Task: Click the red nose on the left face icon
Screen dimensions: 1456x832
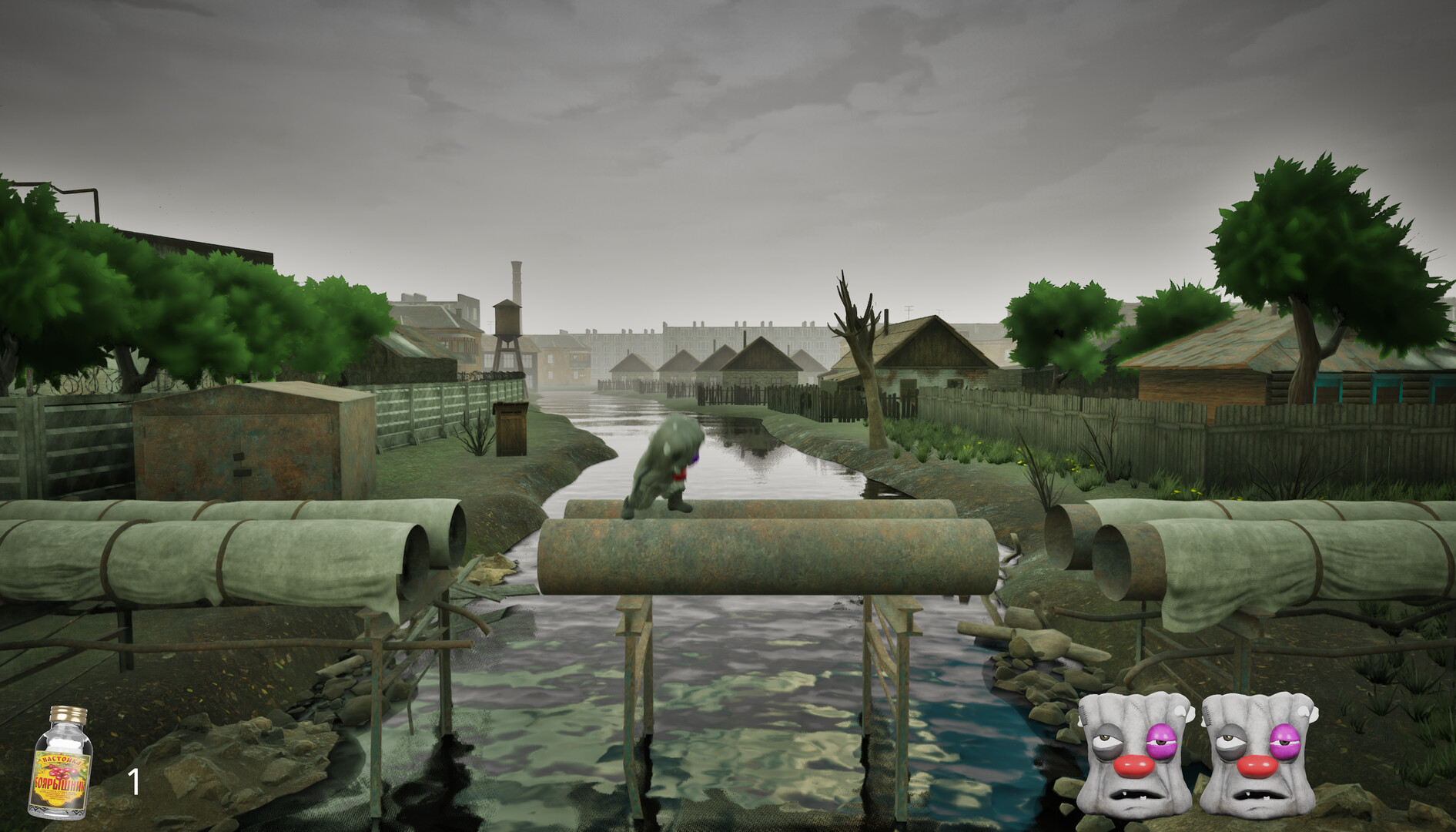Action: click(x=1134, y=767)
